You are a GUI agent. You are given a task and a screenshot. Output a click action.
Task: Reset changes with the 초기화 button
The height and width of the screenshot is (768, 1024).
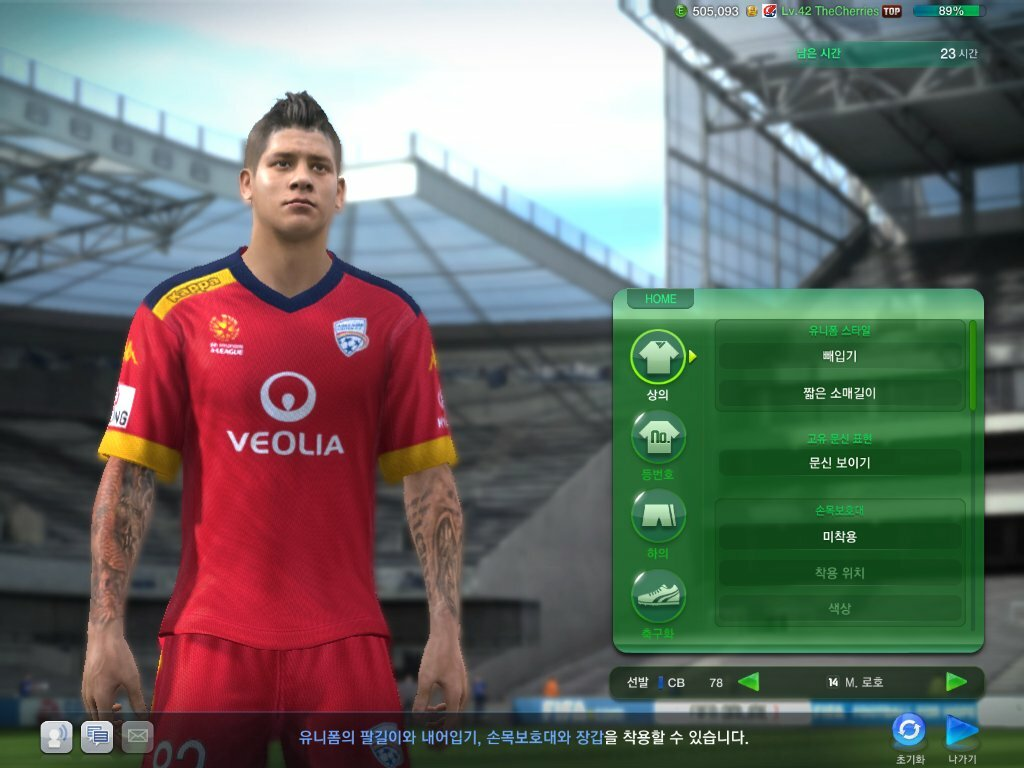tap(909, 731)
